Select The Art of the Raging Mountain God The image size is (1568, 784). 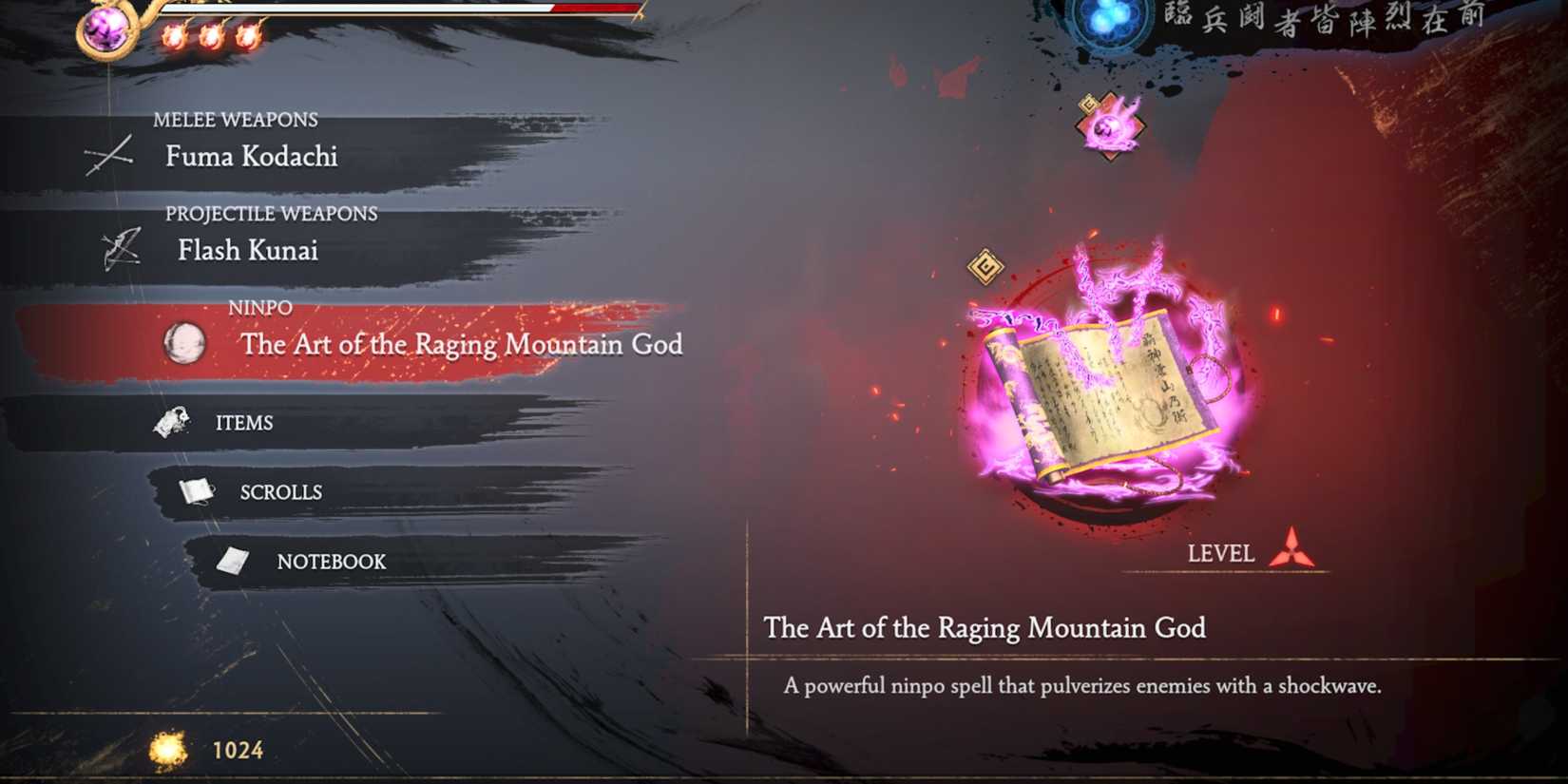coord(461,345)
